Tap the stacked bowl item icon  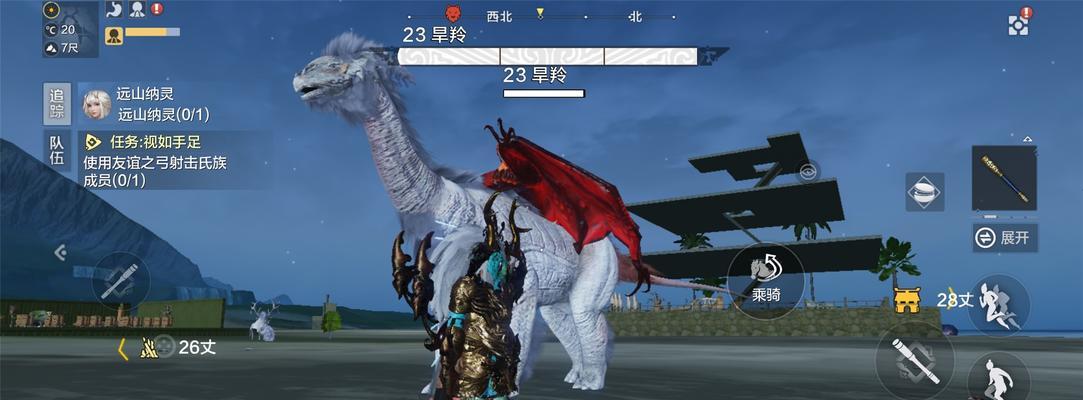coord(925,191)
